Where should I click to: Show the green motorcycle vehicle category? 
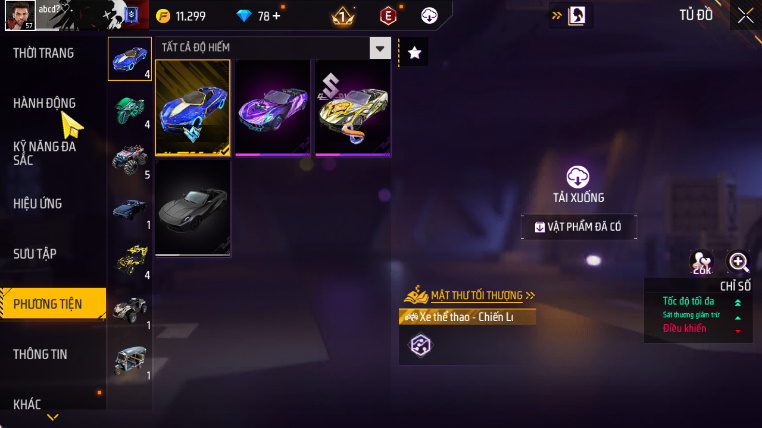[x=130, y=109]
